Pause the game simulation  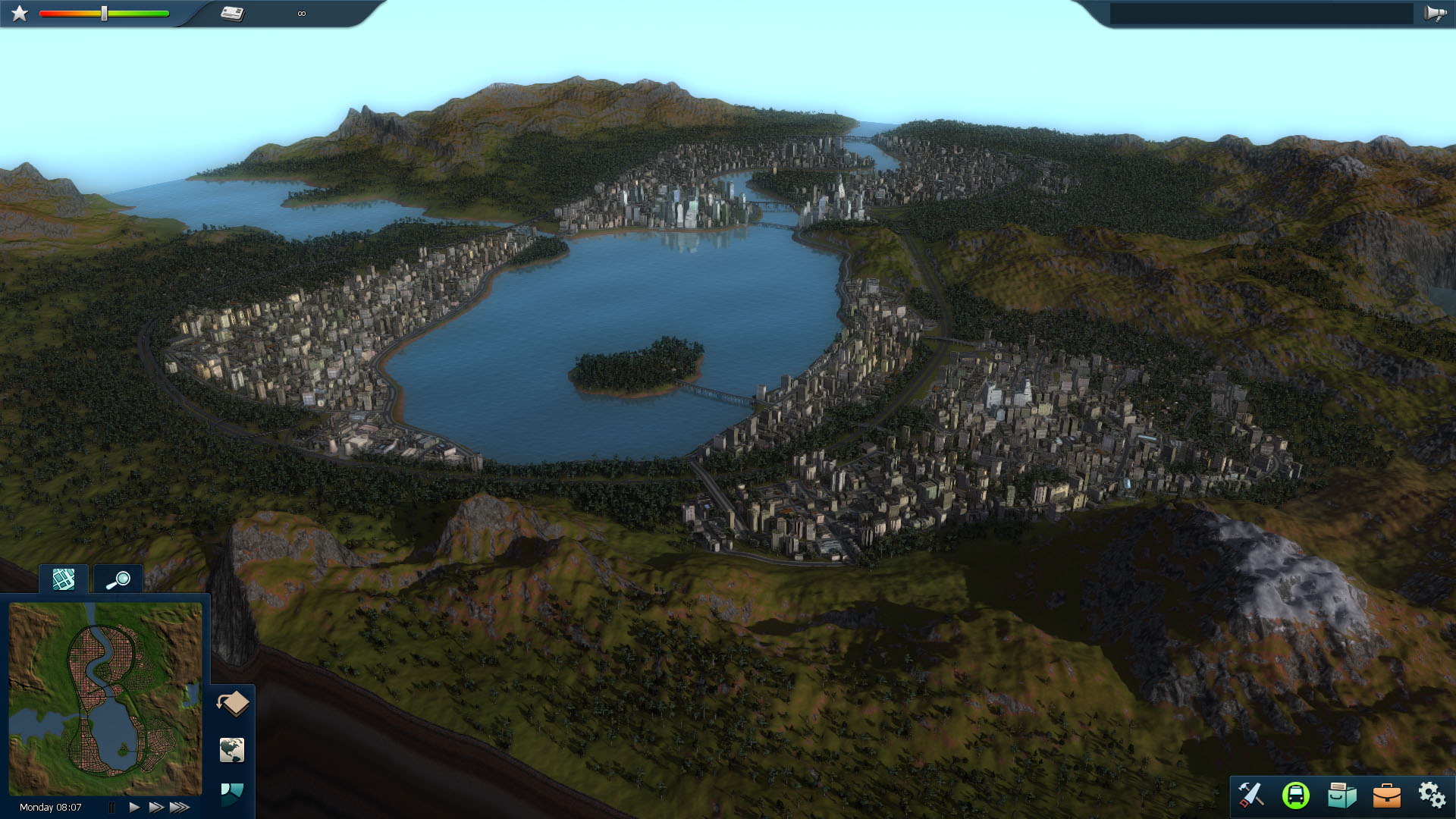(111, 808)
